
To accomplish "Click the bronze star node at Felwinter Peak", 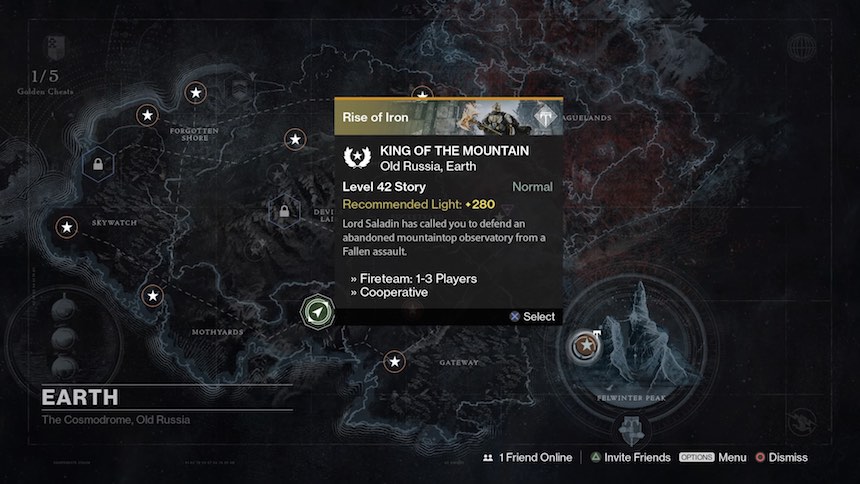I will (581, 347).
